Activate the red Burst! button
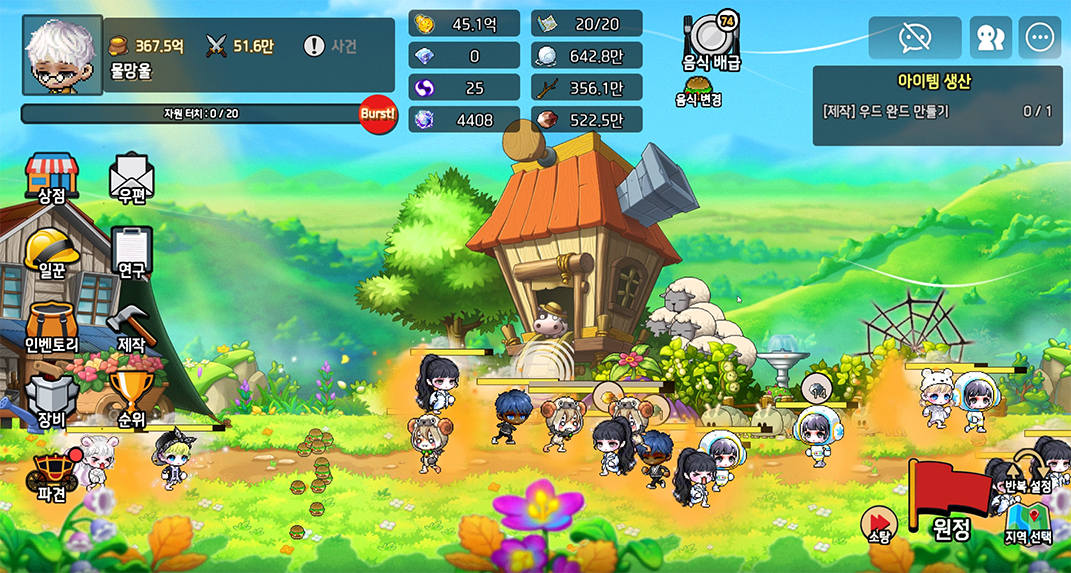This screenshot has width=1071, height=573. coord(378,115)
